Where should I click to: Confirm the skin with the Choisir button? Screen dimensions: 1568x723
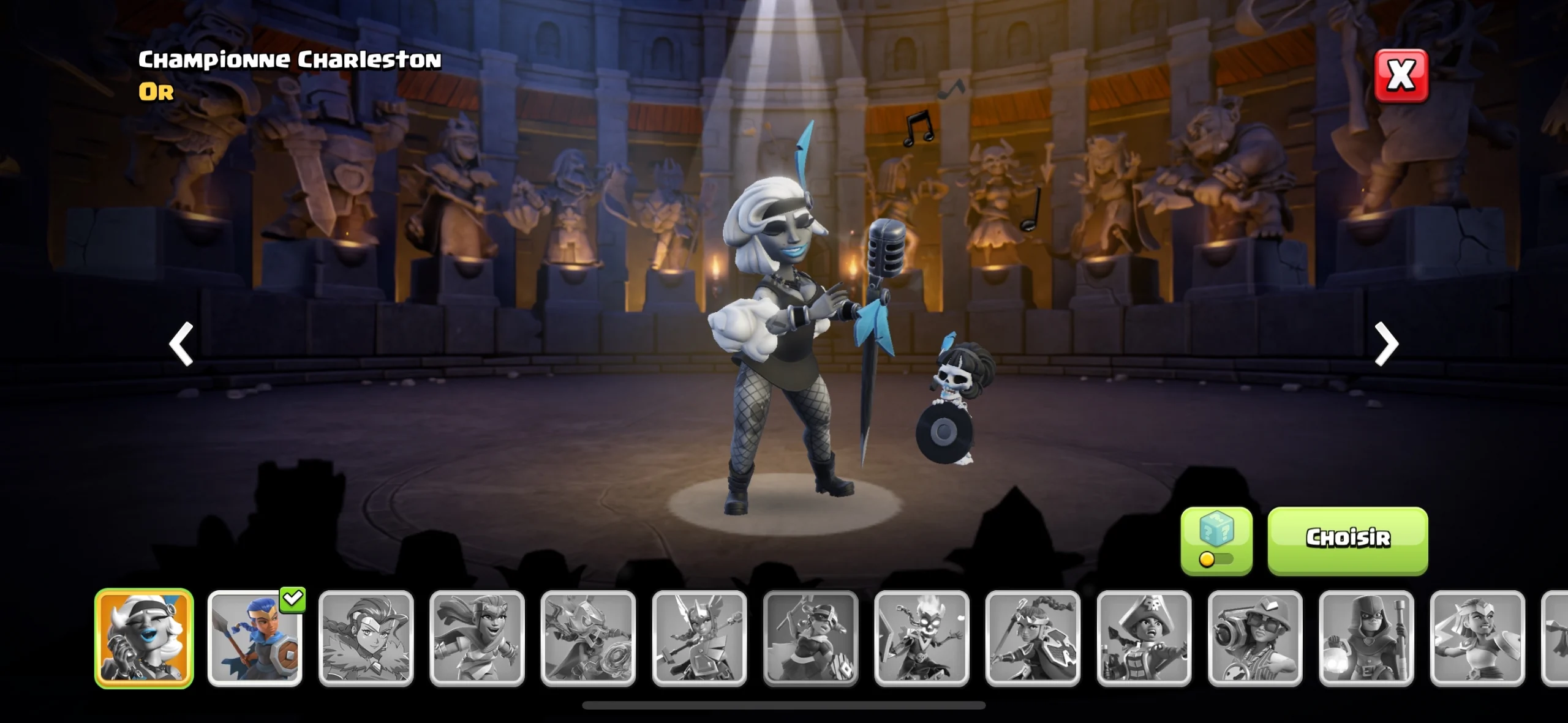pos(1347,540)
